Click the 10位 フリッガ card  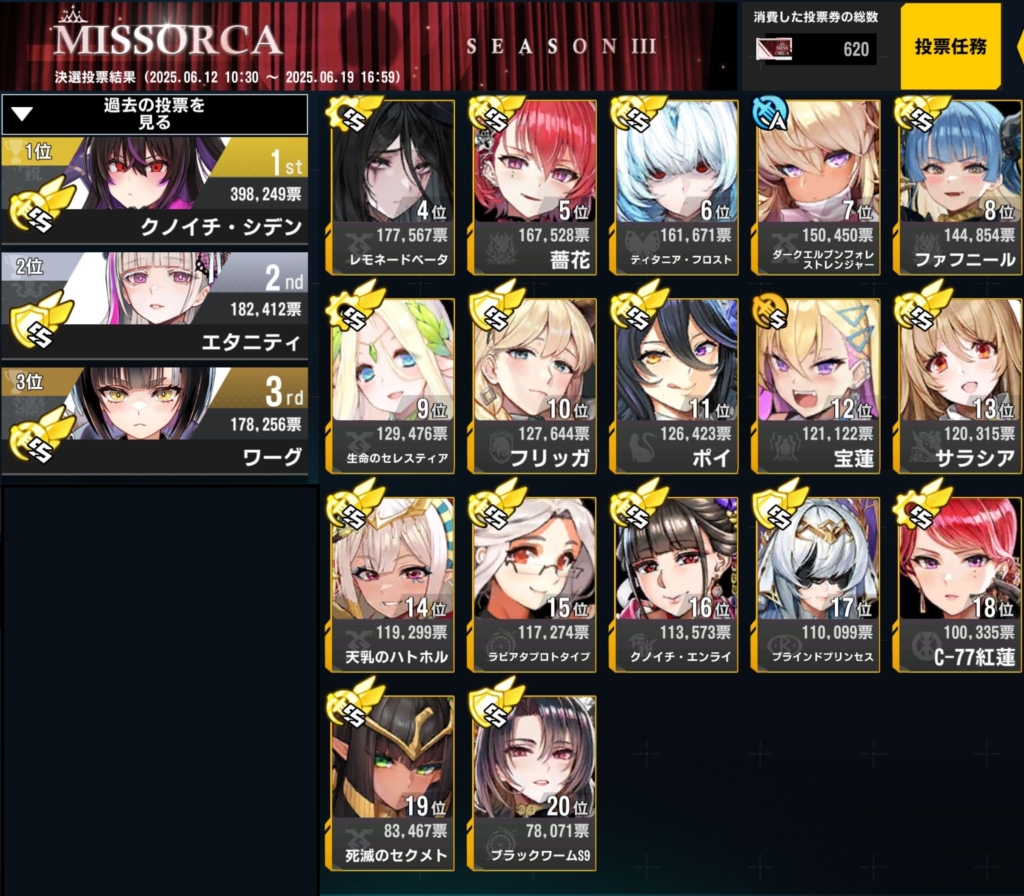click(x=535, y=386)
